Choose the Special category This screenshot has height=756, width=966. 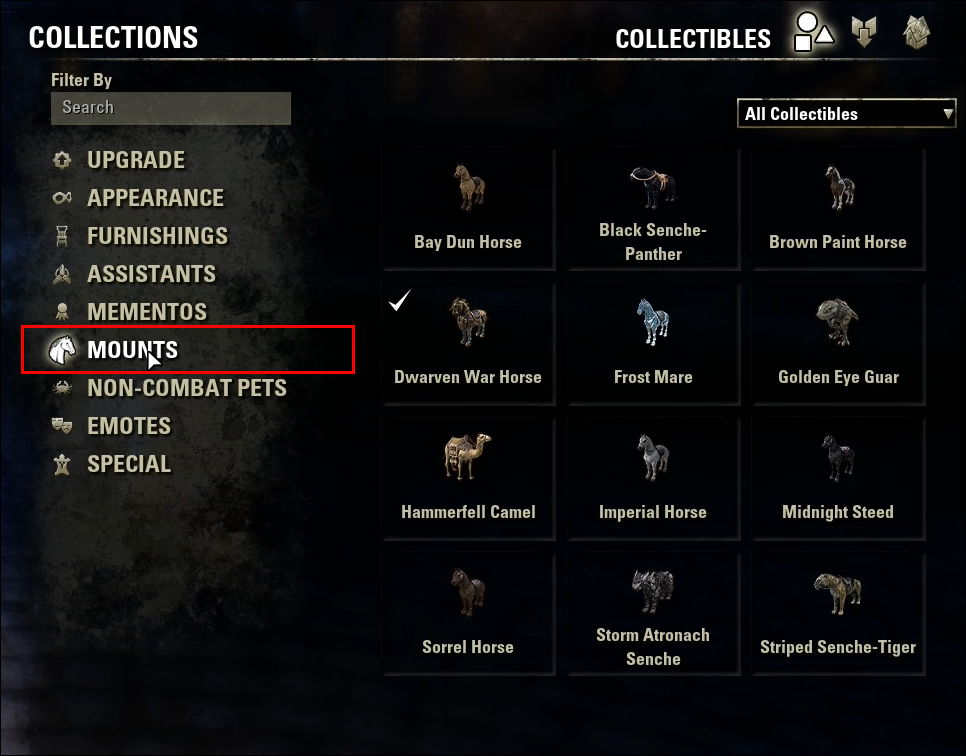(x=128, y=464)
